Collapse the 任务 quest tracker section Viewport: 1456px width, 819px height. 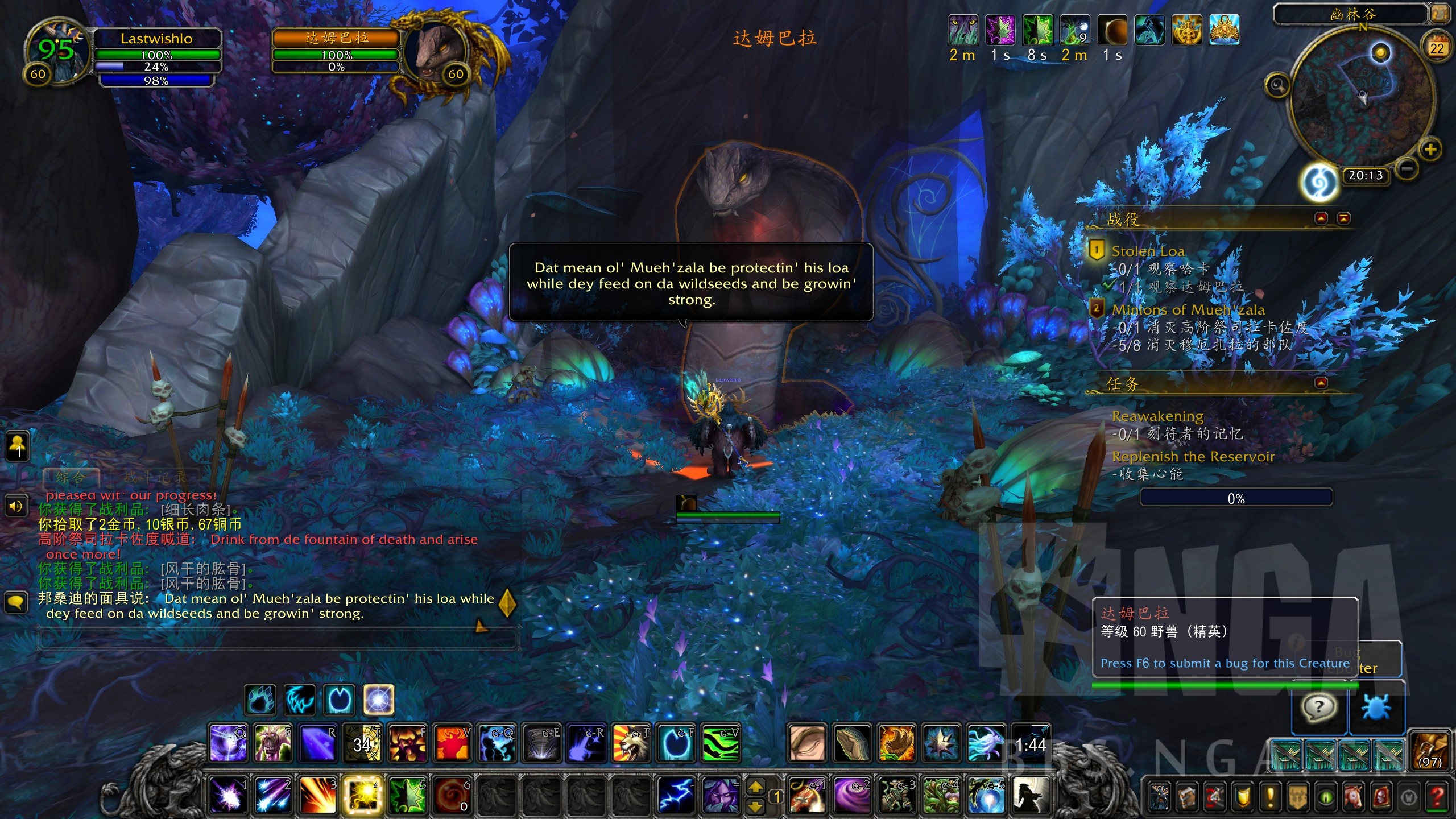point(1321,383)
